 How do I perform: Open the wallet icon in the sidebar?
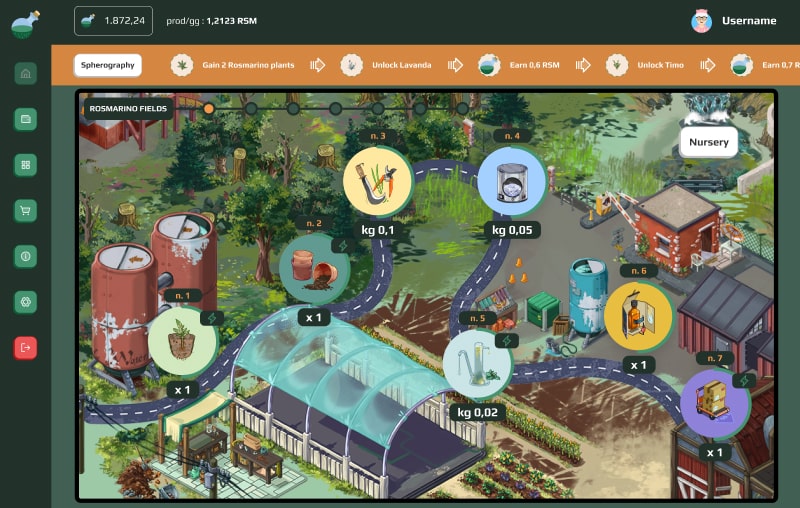[x=26, y=119]
